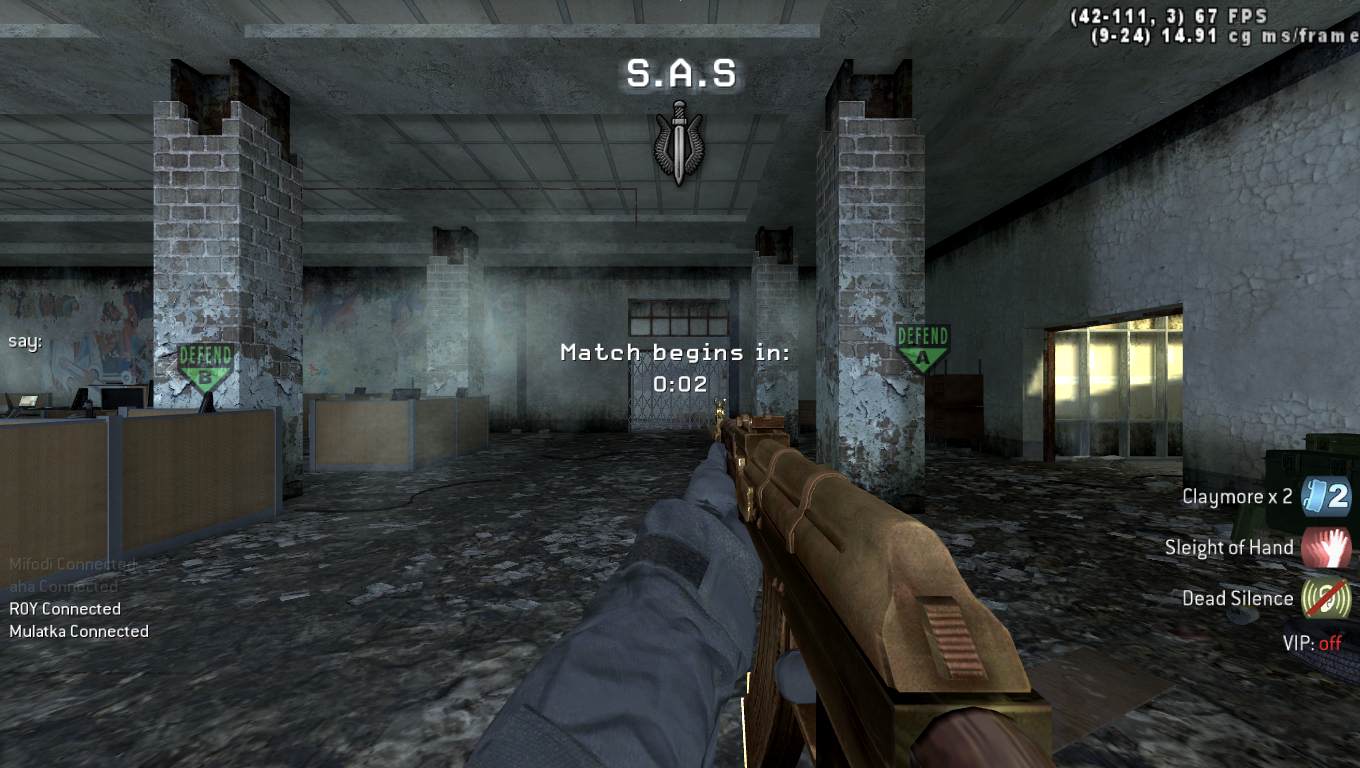Activate the say: chat prompt
The height and width of the screenshot is (768, 1360).
coord(25,341)
